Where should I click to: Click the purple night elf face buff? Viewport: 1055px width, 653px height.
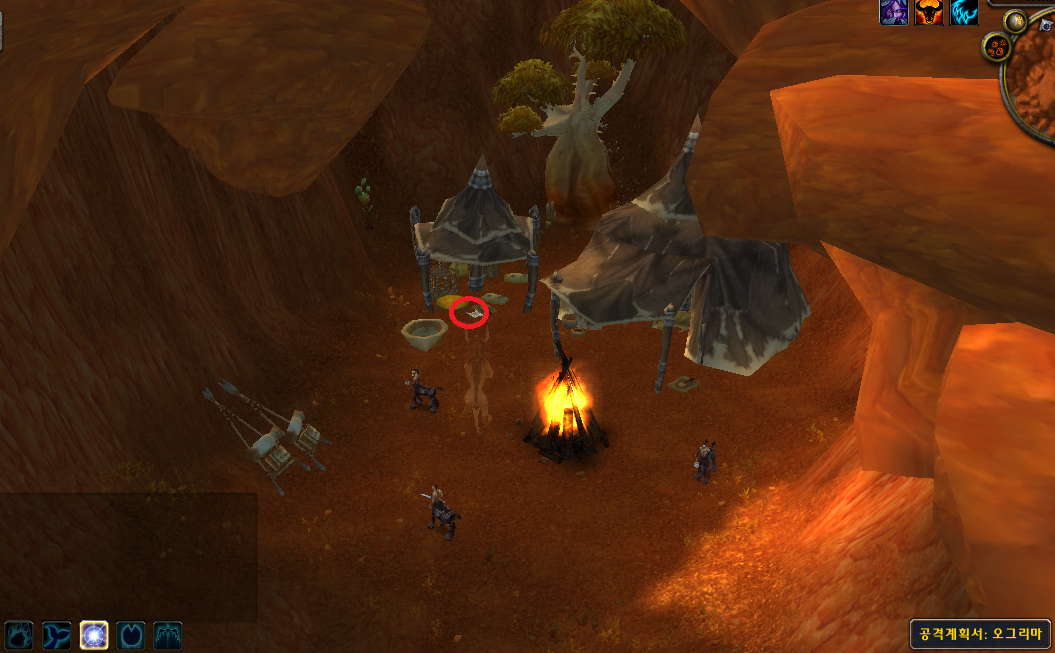(x=893, y=12)
